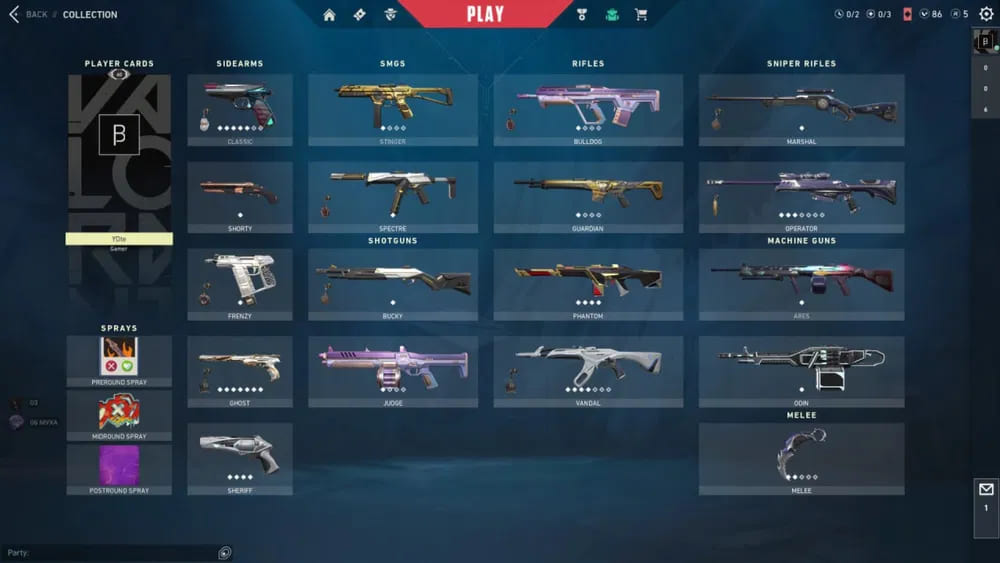
Task: Open the Odin machine gun slot
Action: (801, 370)
